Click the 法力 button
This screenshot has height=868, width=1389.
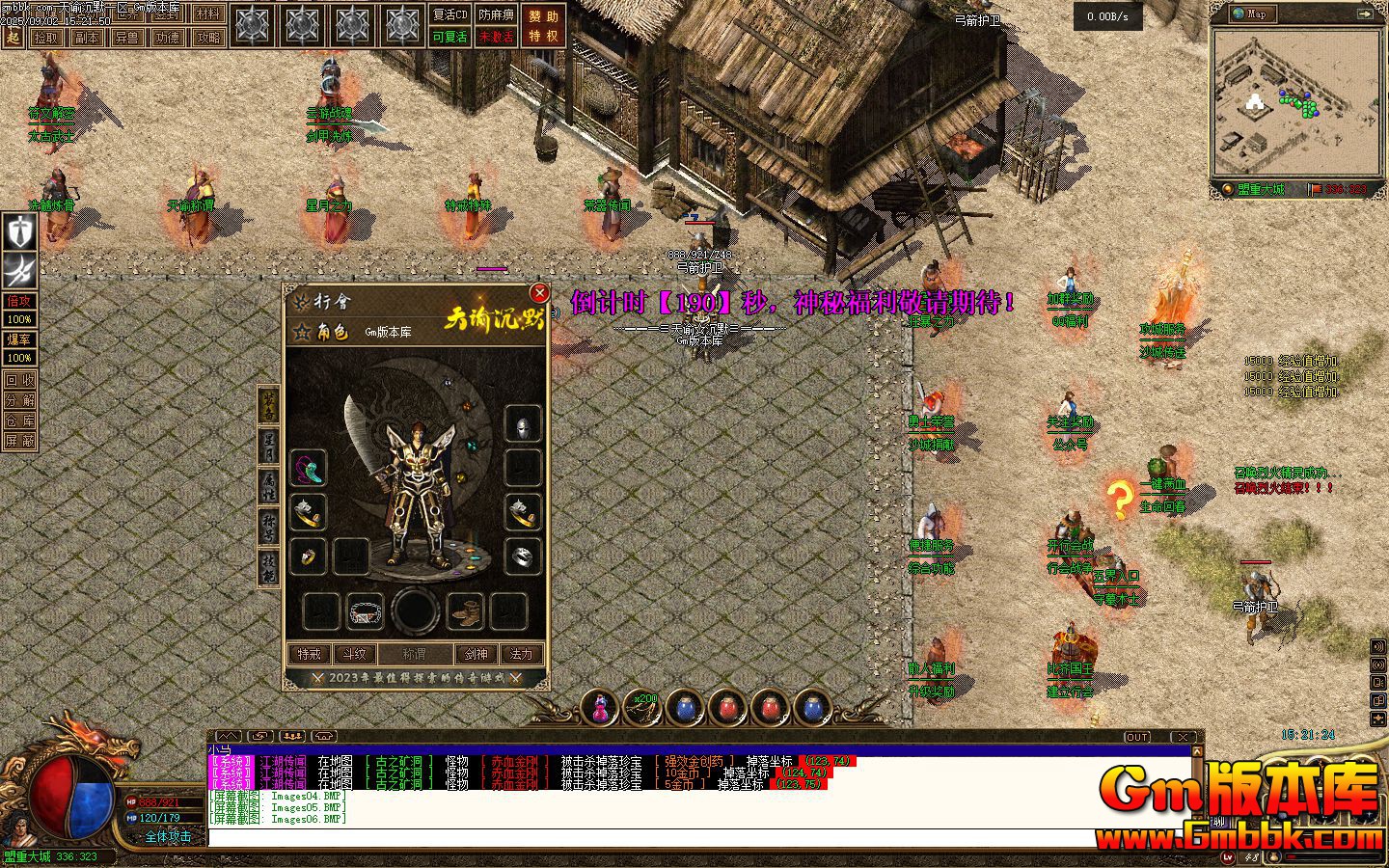tap(522, 654)
